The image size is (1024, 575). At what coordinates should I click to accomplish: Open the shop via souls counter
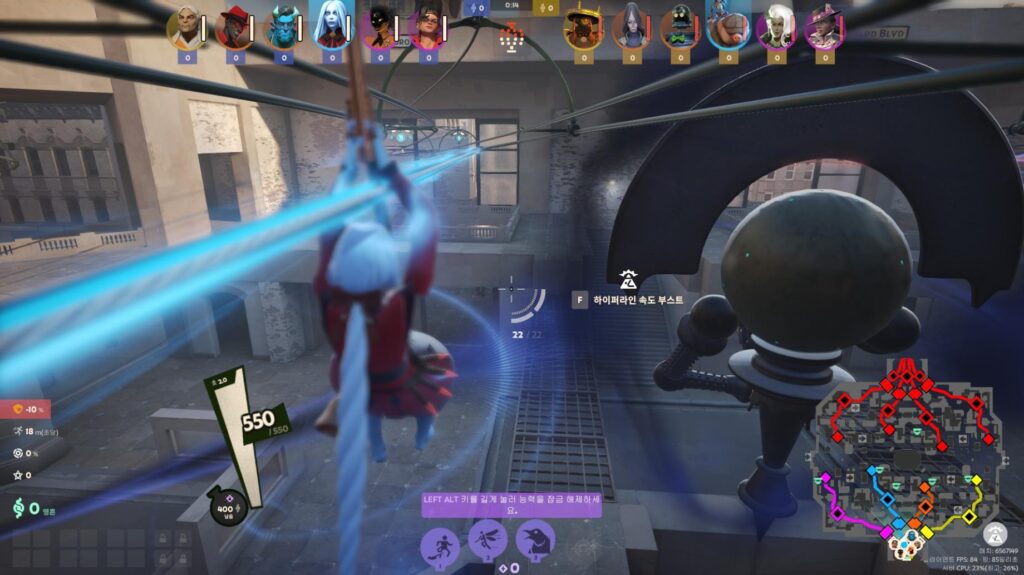point(28,508)
